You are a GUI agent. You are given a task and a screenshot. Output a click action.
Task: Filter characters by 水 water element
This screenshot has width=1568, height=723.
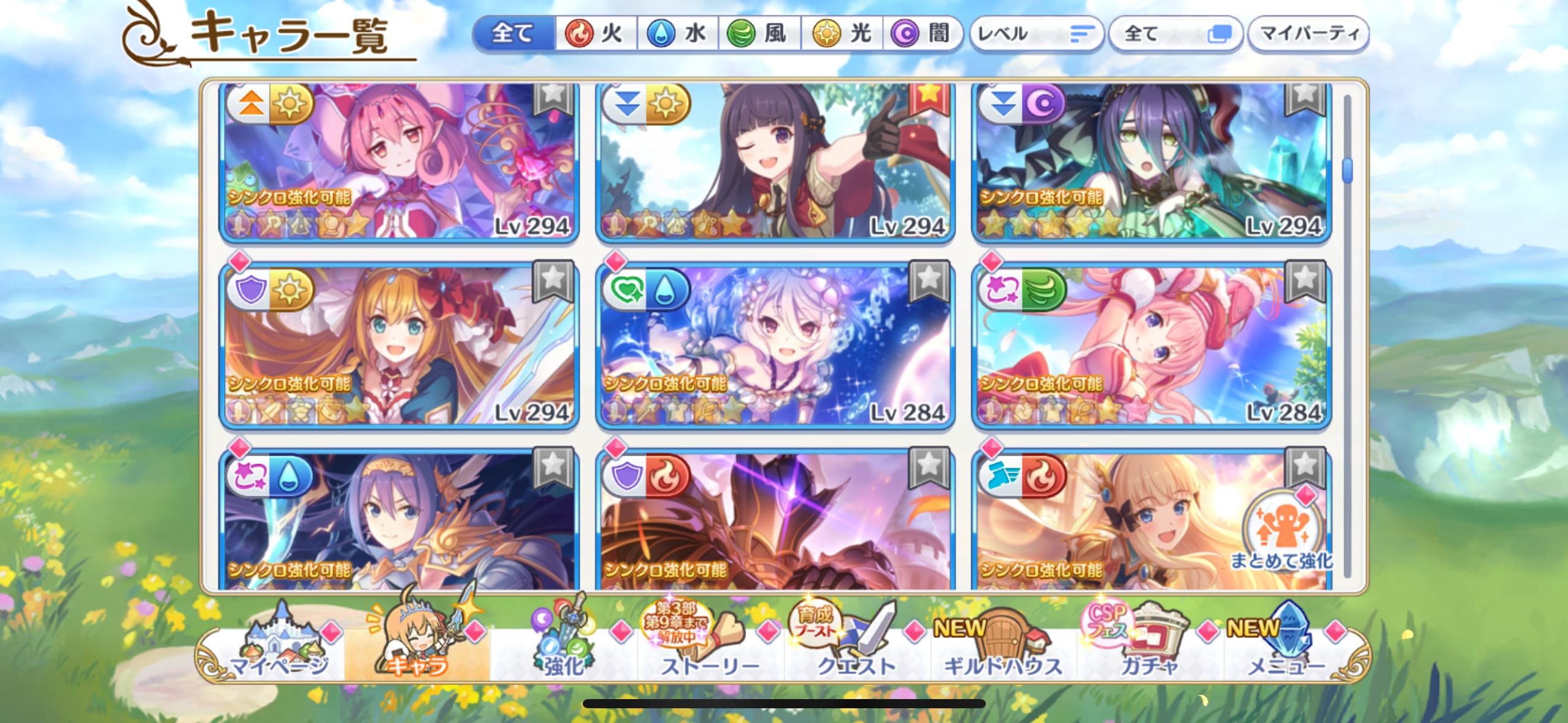click(678, 33)
